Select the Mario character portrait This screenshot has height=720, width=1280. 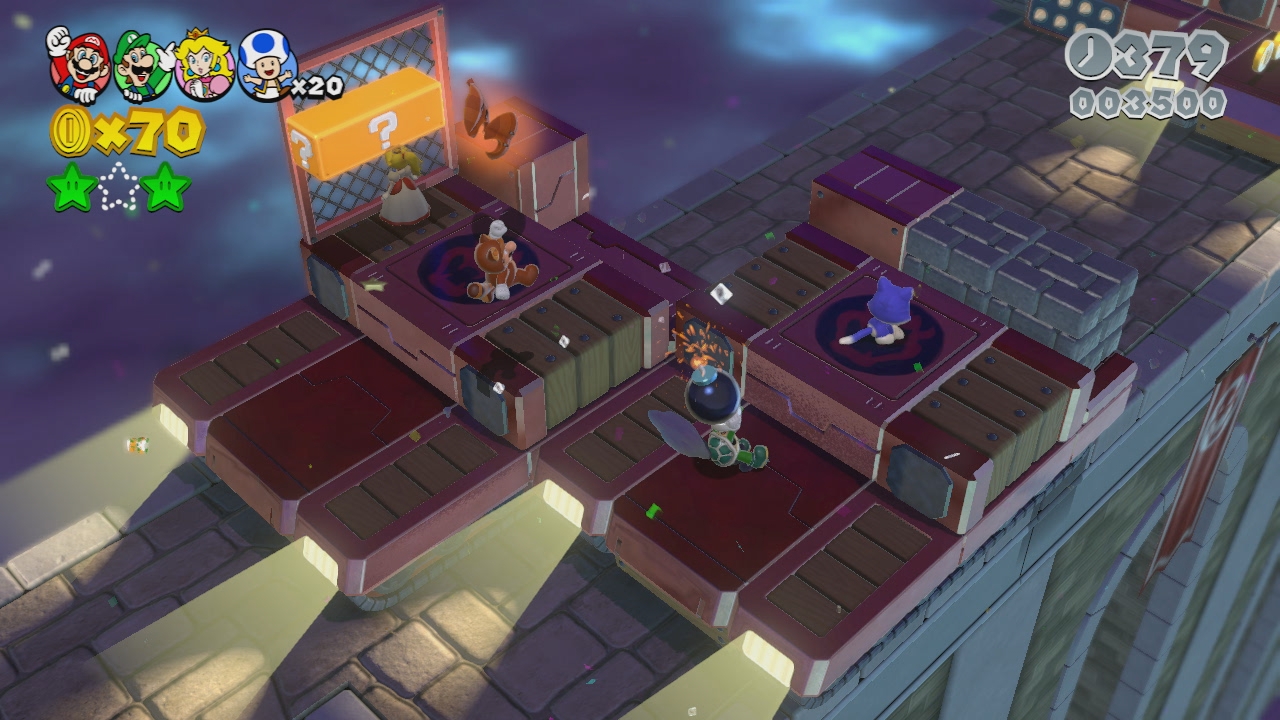coord(80,64)
